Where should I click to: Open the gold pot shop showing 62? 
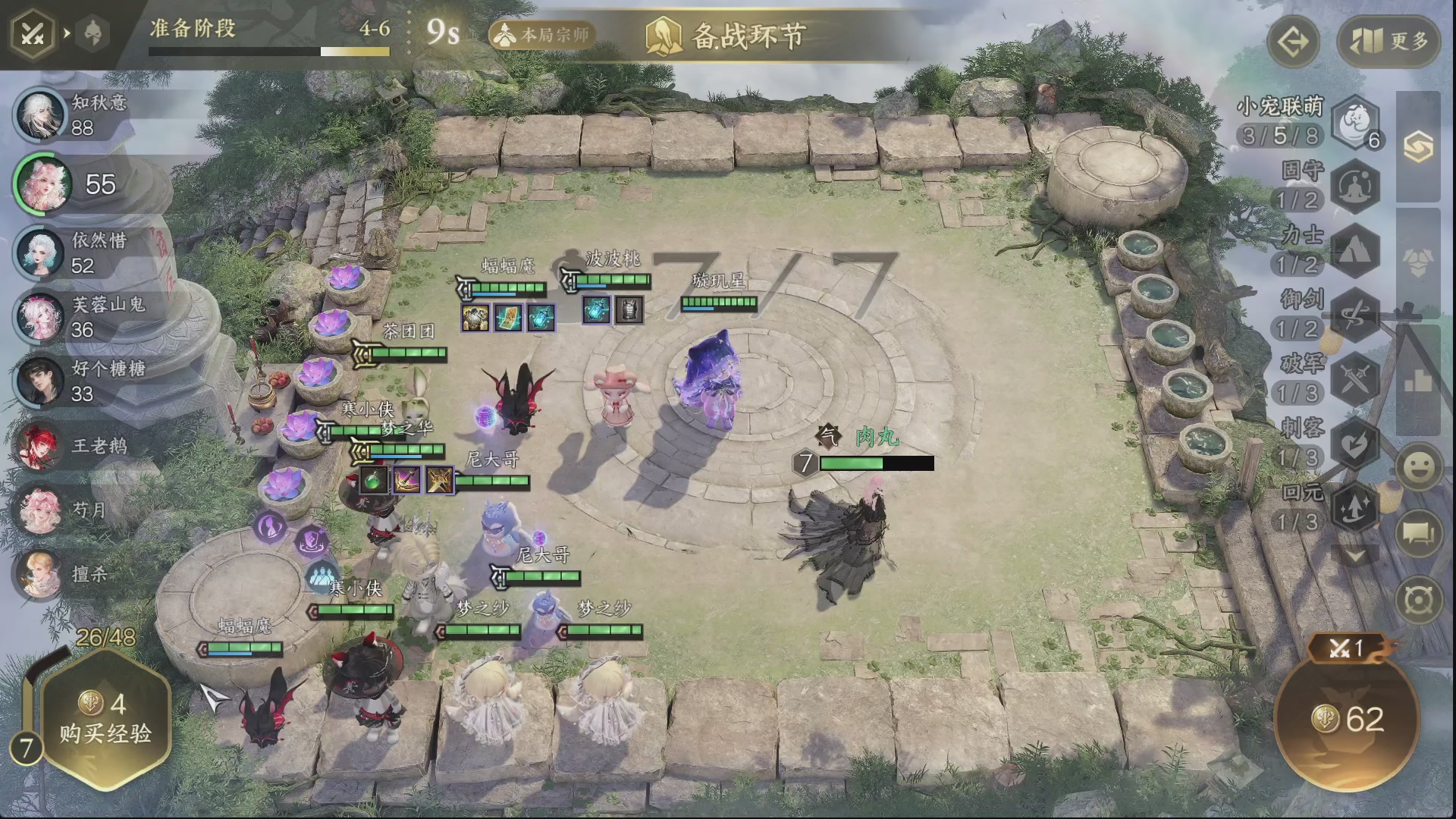tap(1347, 719)
